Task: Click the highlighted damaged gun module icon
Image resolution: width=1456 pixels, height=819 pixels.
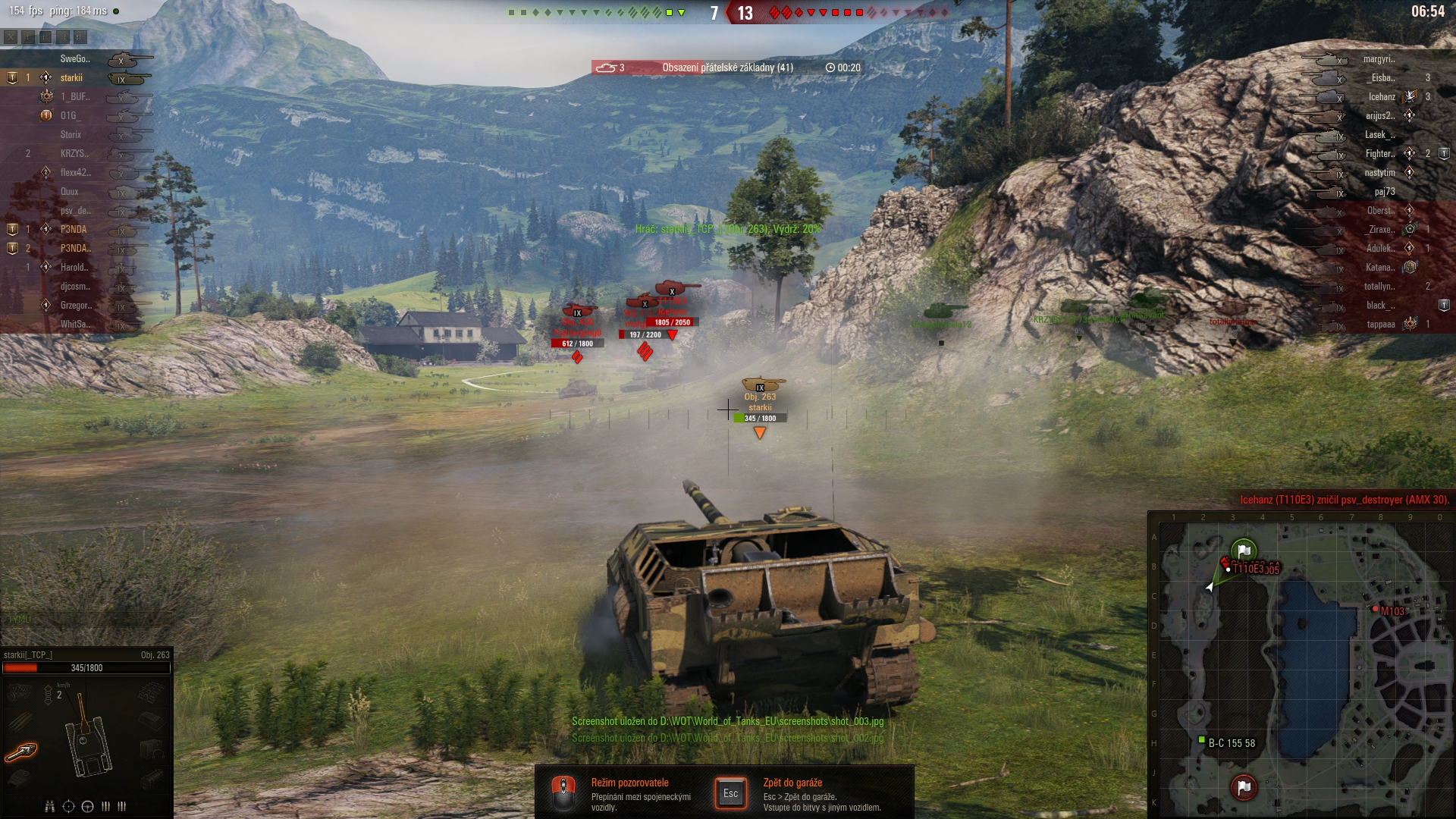Action: tap(21, 752)
